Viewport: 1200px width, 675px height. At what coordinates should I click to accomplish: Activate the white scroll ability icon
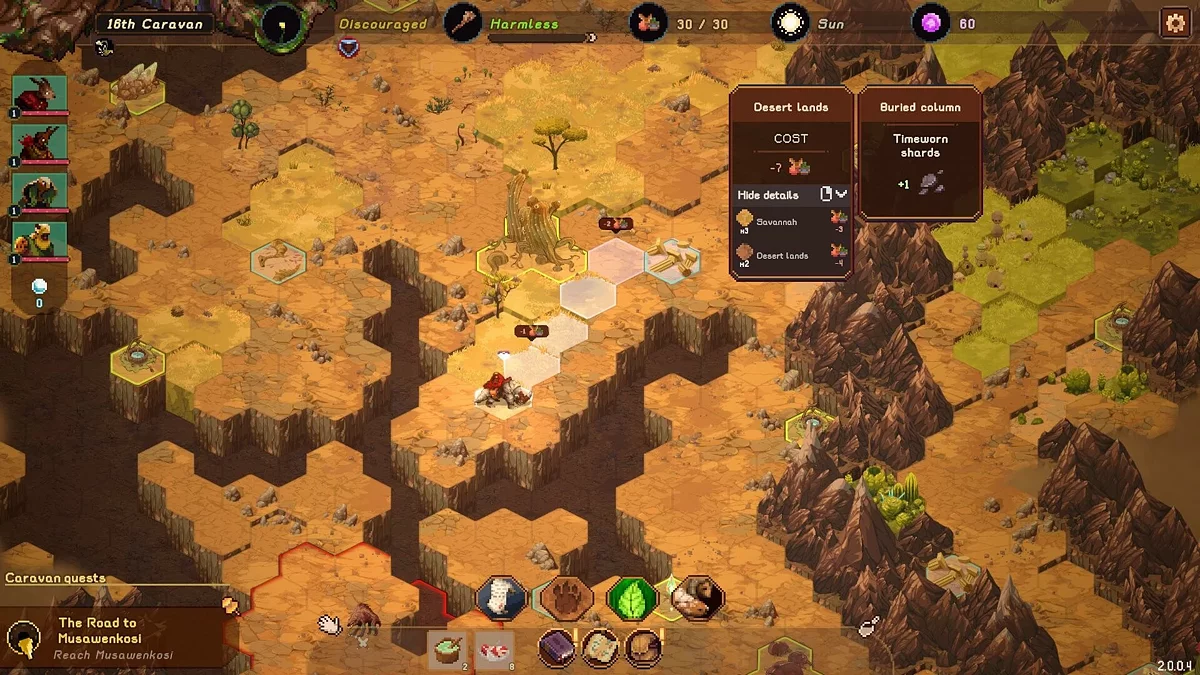(x=501, y=598)
